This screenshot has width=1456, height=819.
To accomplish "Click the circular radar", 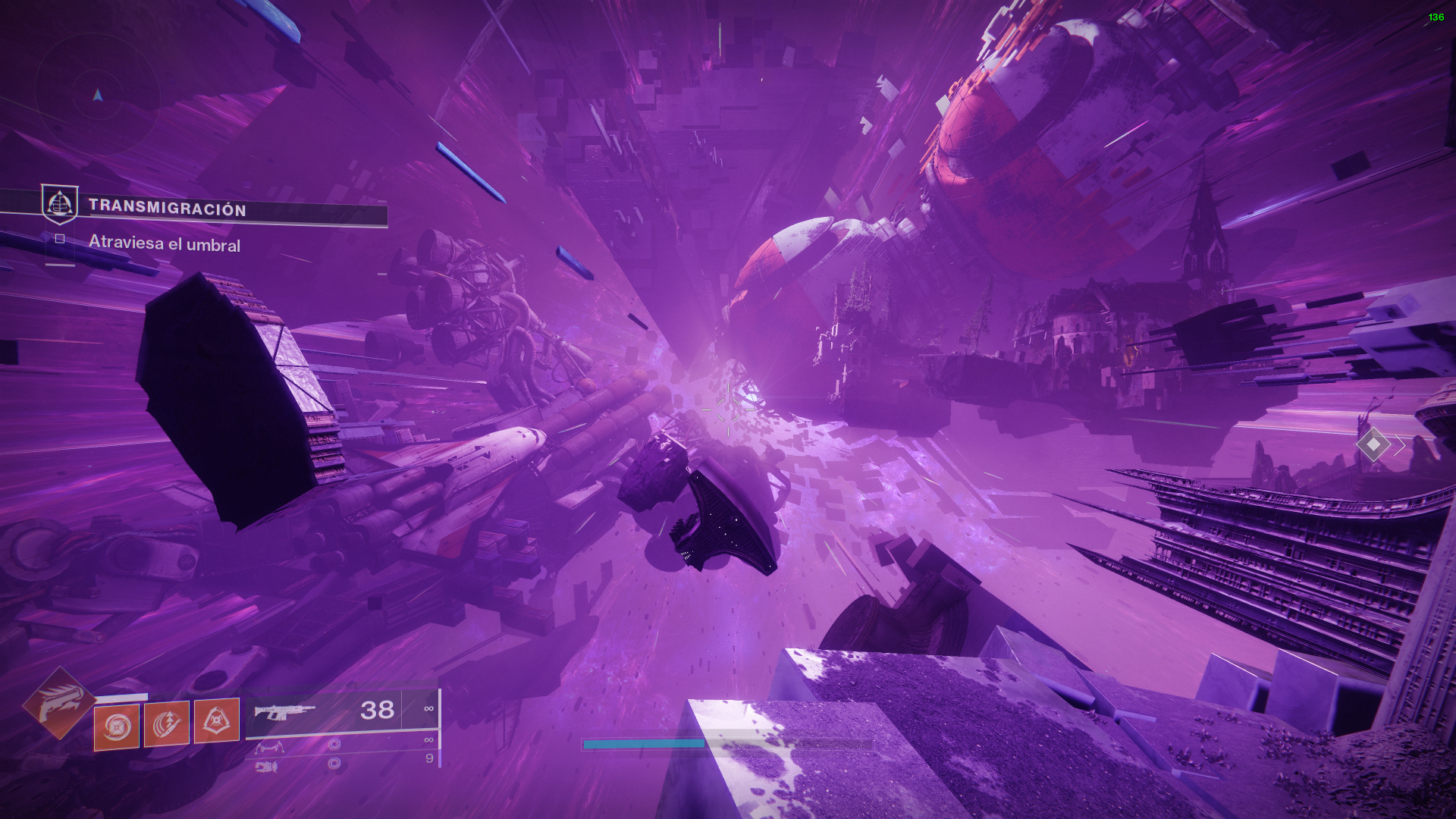I will 97,95.
